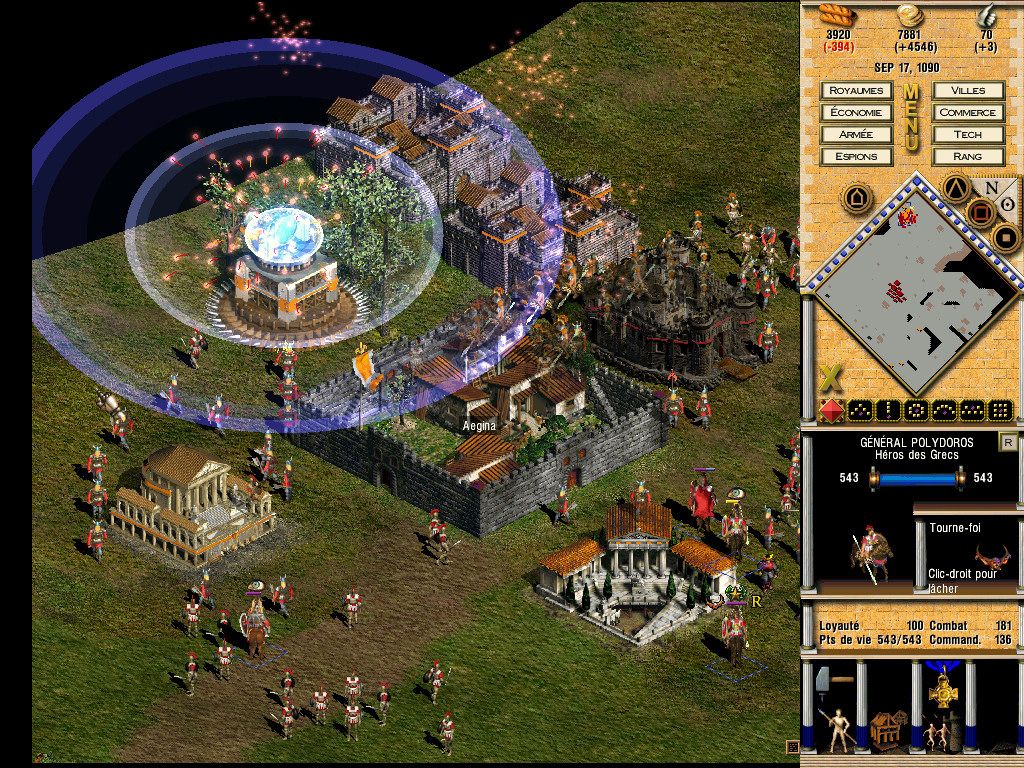Open the Villes panel
The image size is (1024, 768).
(968, 91)
